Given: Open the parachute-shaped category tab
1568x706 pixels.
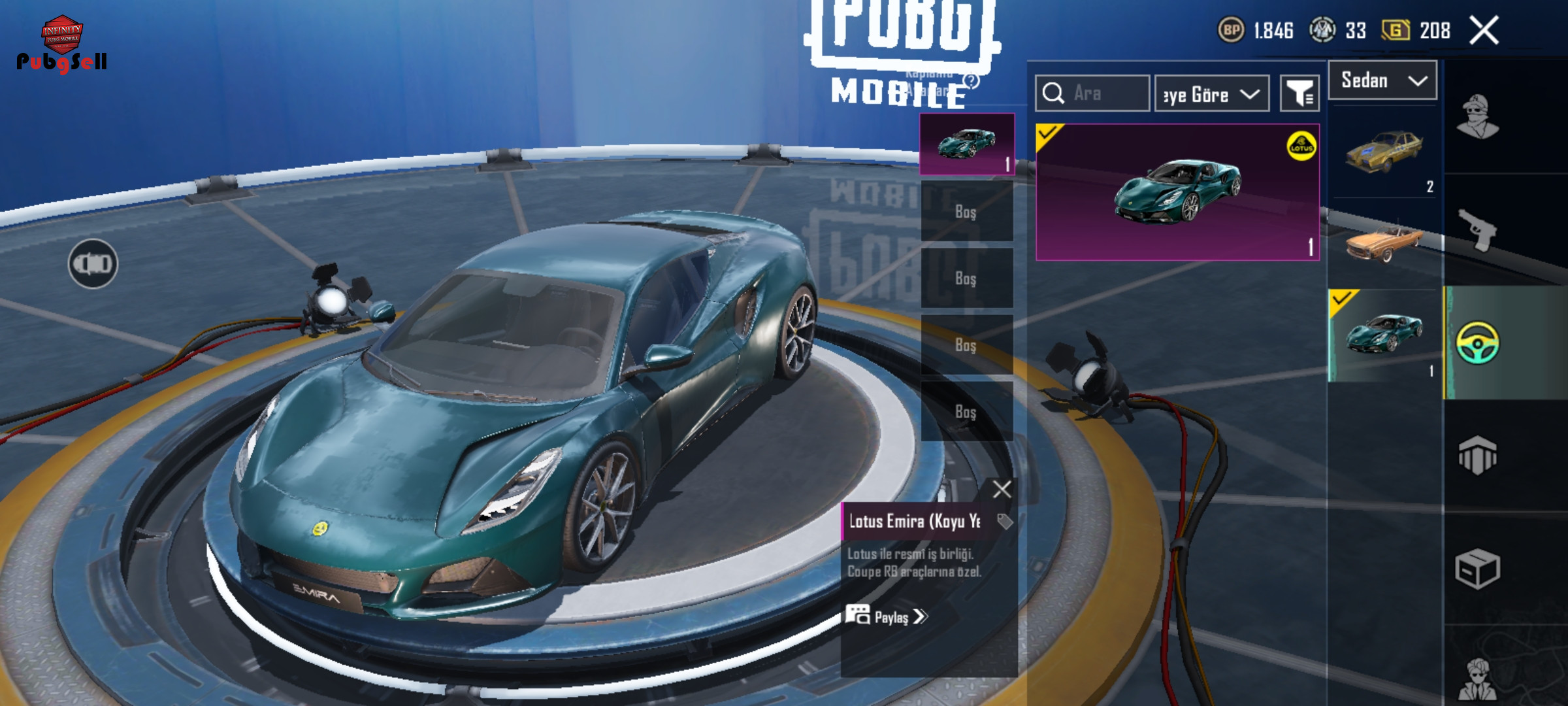Looking at the screenshot, I should pos(1478,455).
